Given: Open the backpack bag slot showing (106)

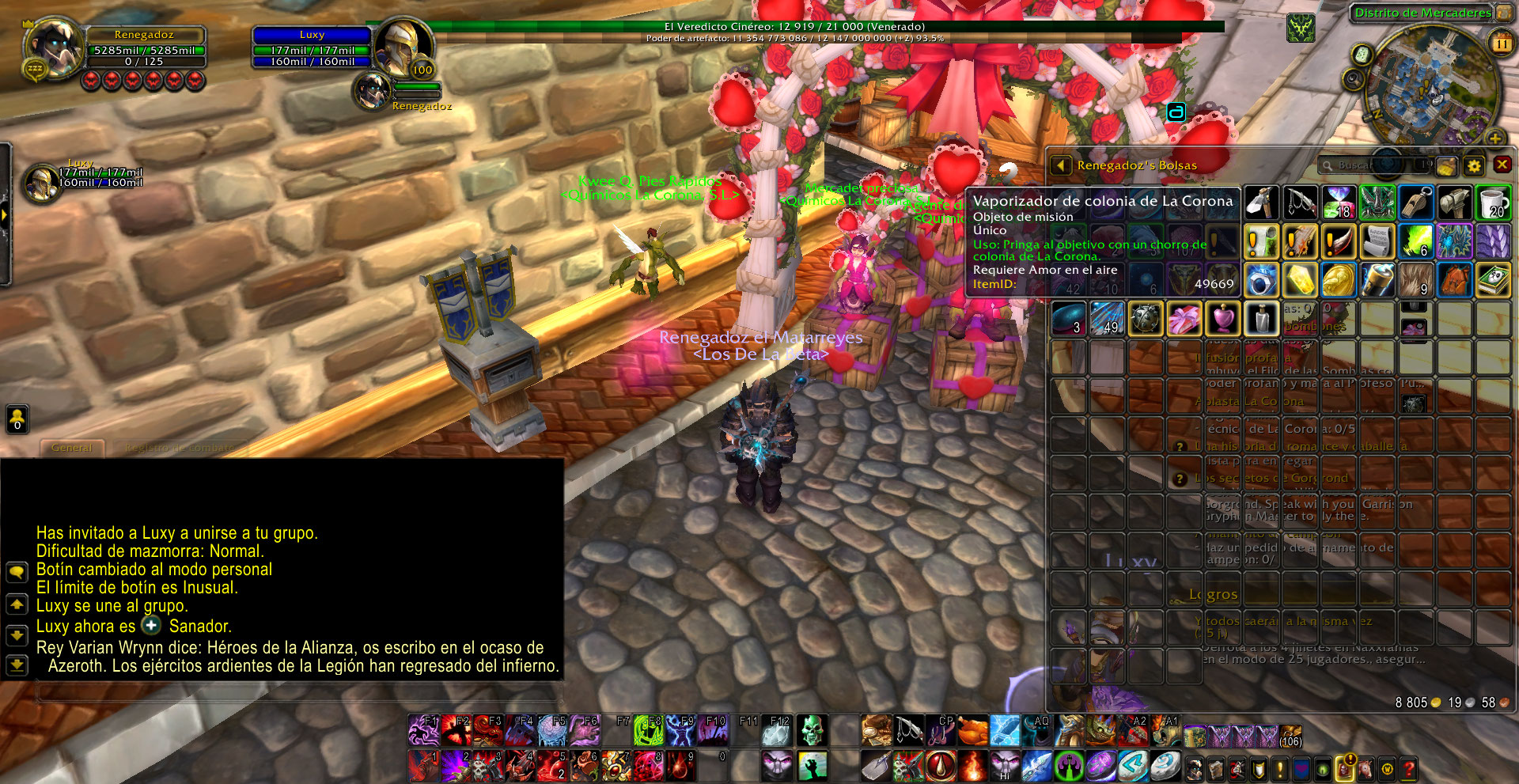Looking at the screenshot, I should pyautogui.click(x=1290, y=737).
